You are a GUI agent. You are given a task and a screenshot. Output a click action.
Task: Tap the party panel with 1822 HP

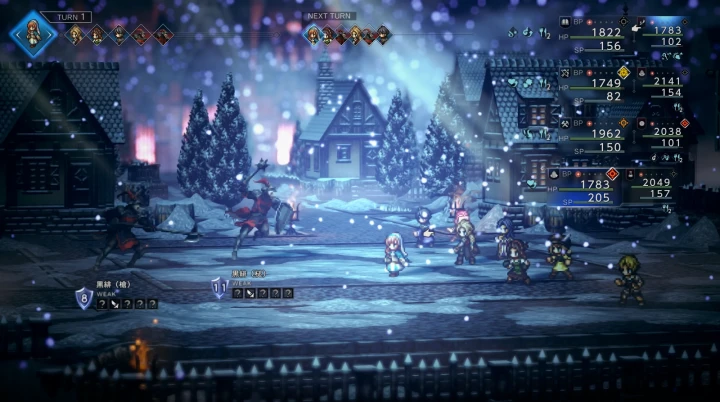click(x=598, y=33)
